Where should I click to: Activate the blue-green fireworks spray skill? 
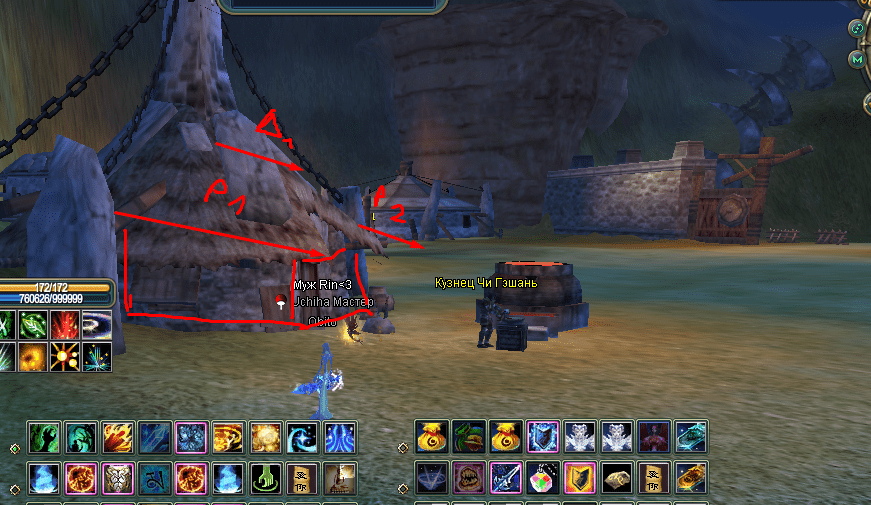pyautogui.click(x=97, y=357)
